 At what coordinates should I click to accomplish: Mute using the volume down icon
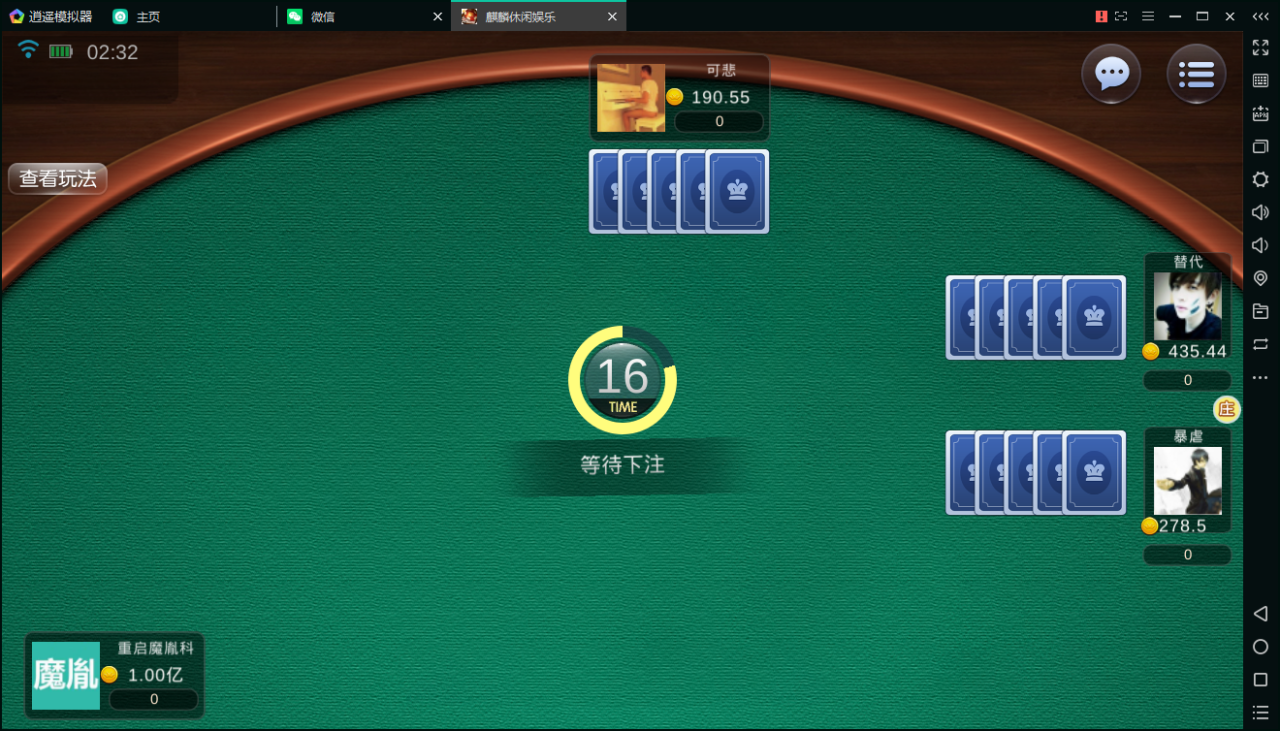pyautogui.click(x=1260, y=245)
